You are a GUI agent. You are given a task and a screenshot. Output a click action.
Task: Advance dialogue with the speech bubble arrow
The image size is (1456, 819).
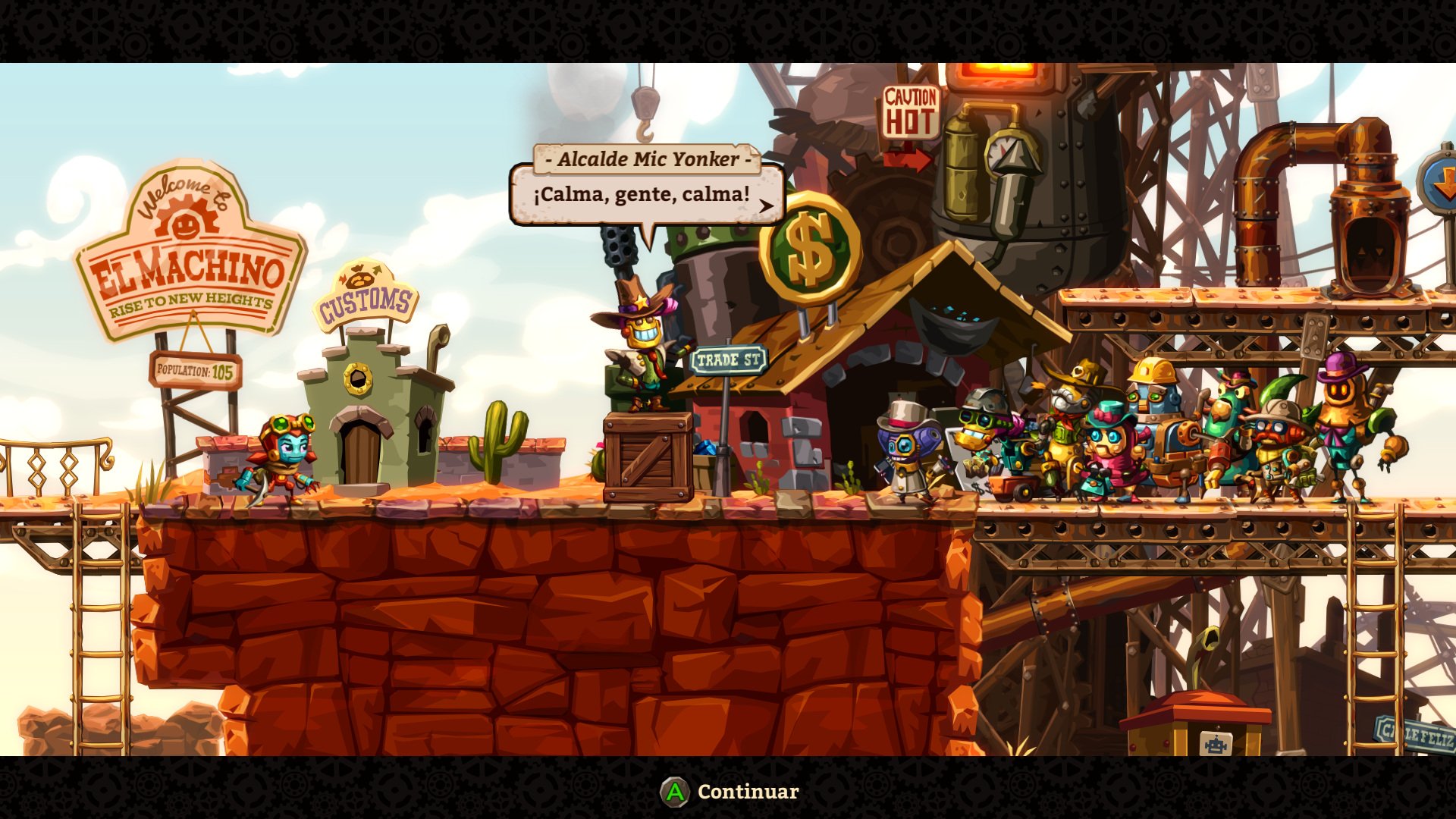coord(767,205)
